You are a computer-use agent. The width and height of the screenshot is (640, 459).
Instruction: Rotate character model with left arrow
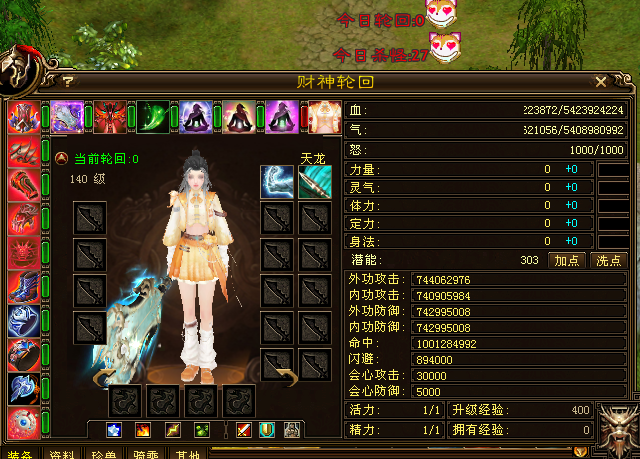103,378
